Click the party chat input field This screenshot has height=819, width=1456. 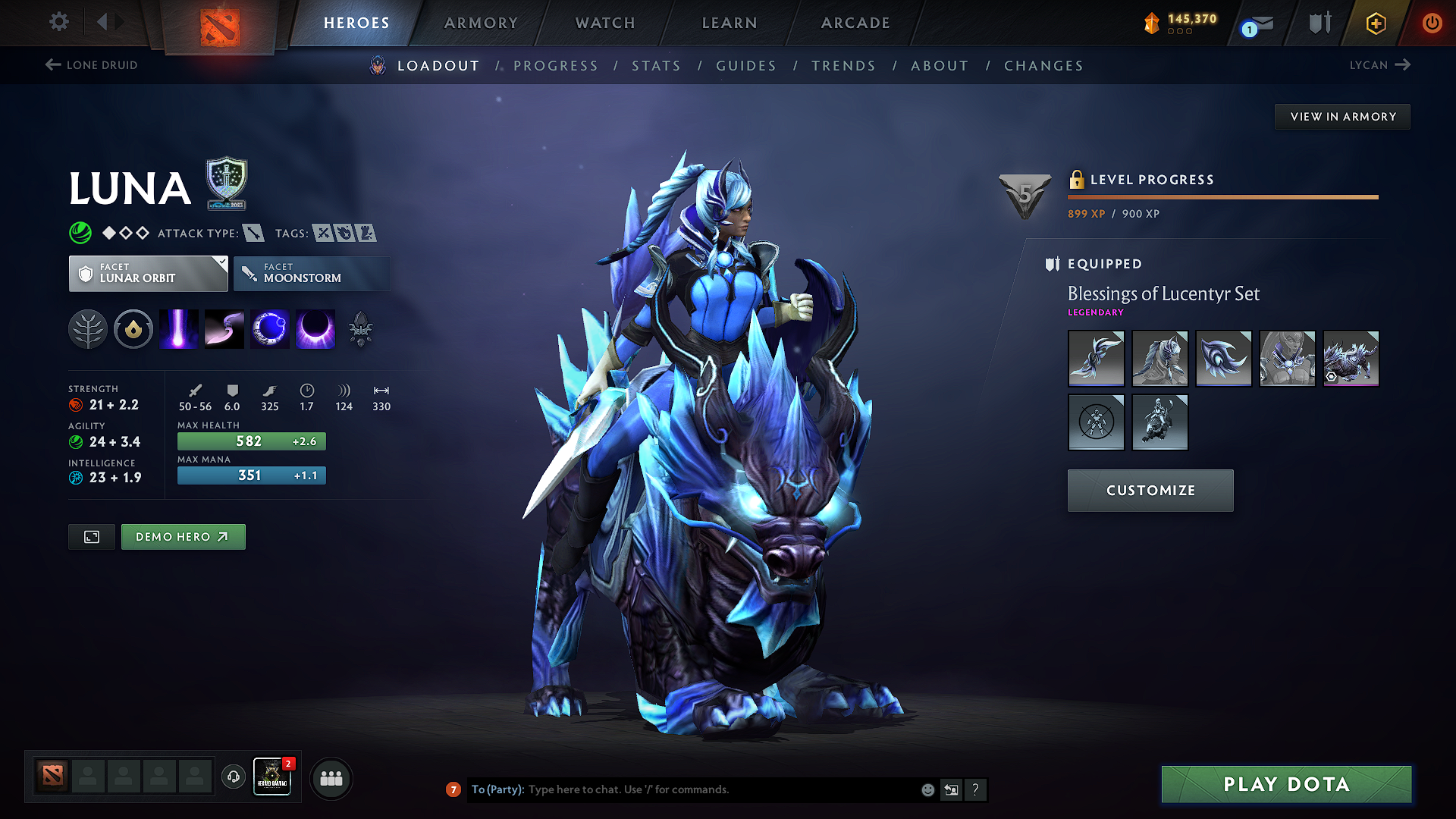pos(682,789)
